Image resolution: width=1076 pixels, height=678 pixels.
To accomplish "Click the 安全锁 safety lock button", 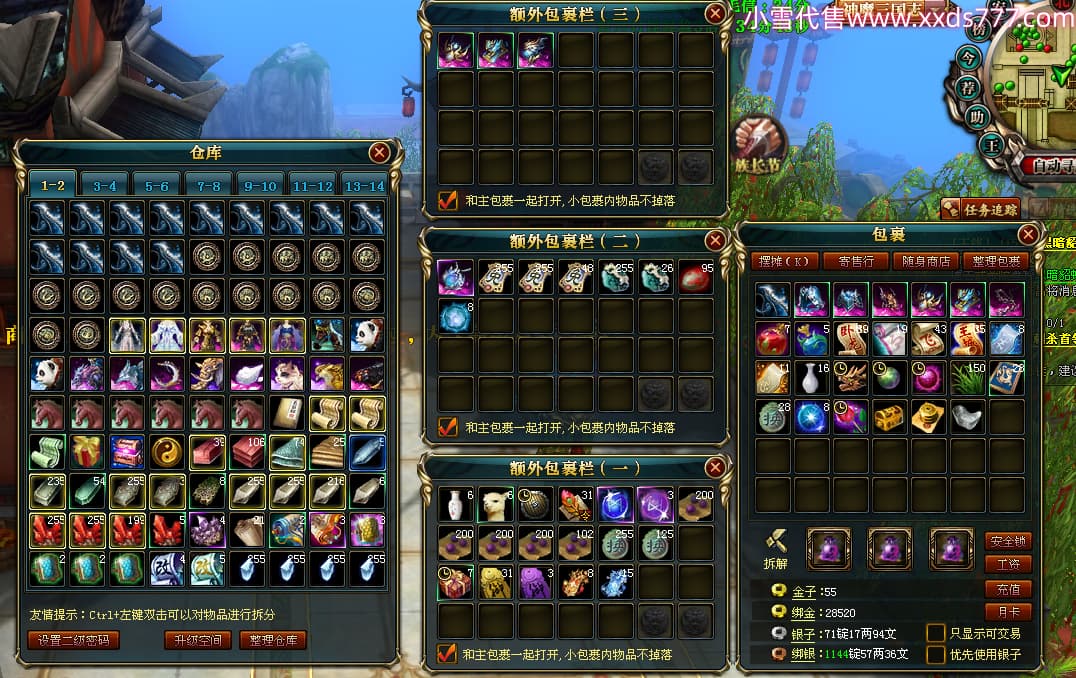I will (x=1008, y=541).
